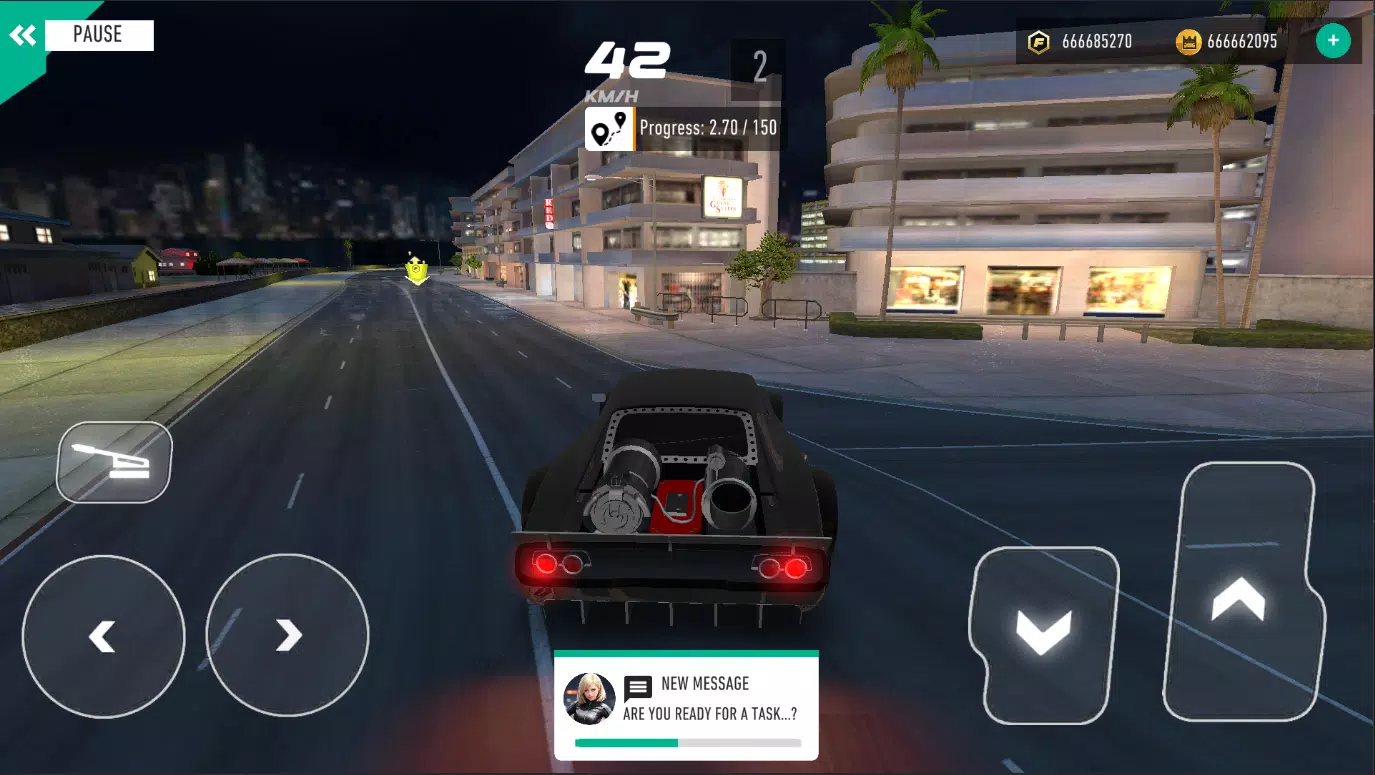Tap the green plus to buy currency

(x=1333, y=40)
